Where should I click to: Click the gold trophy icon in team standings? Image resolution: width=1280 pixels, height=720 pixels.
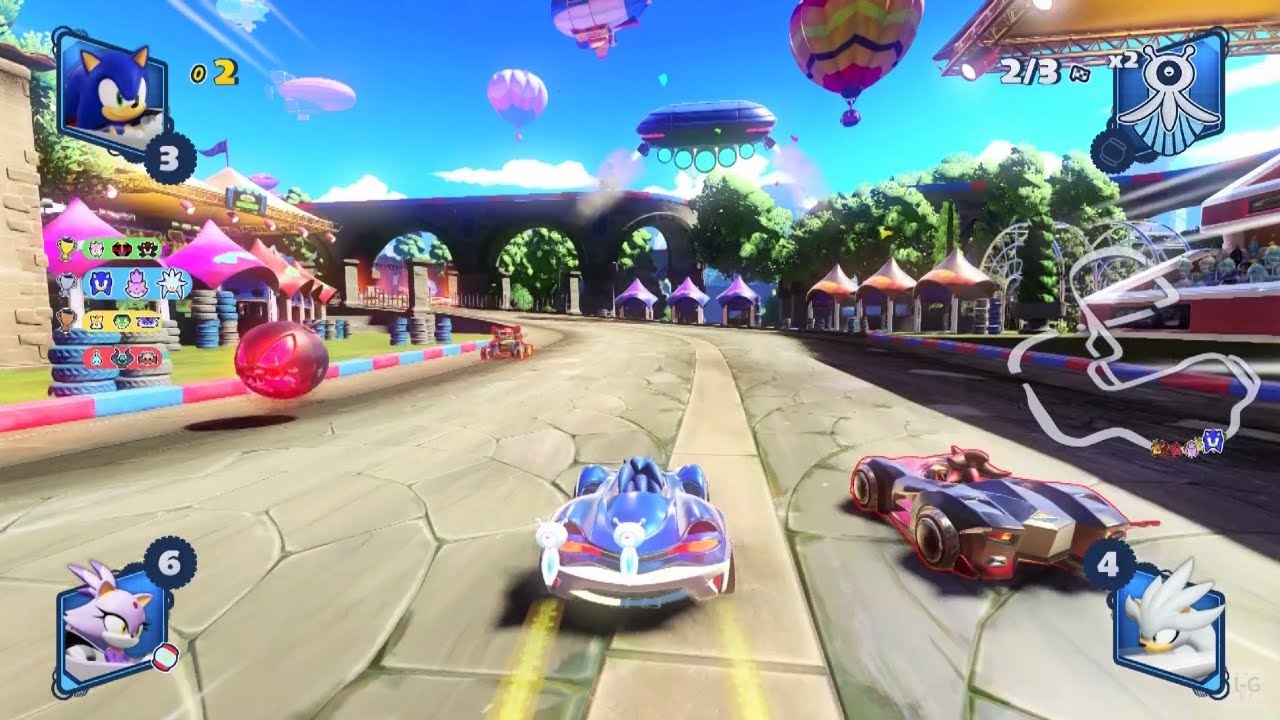tap(66, 247)
